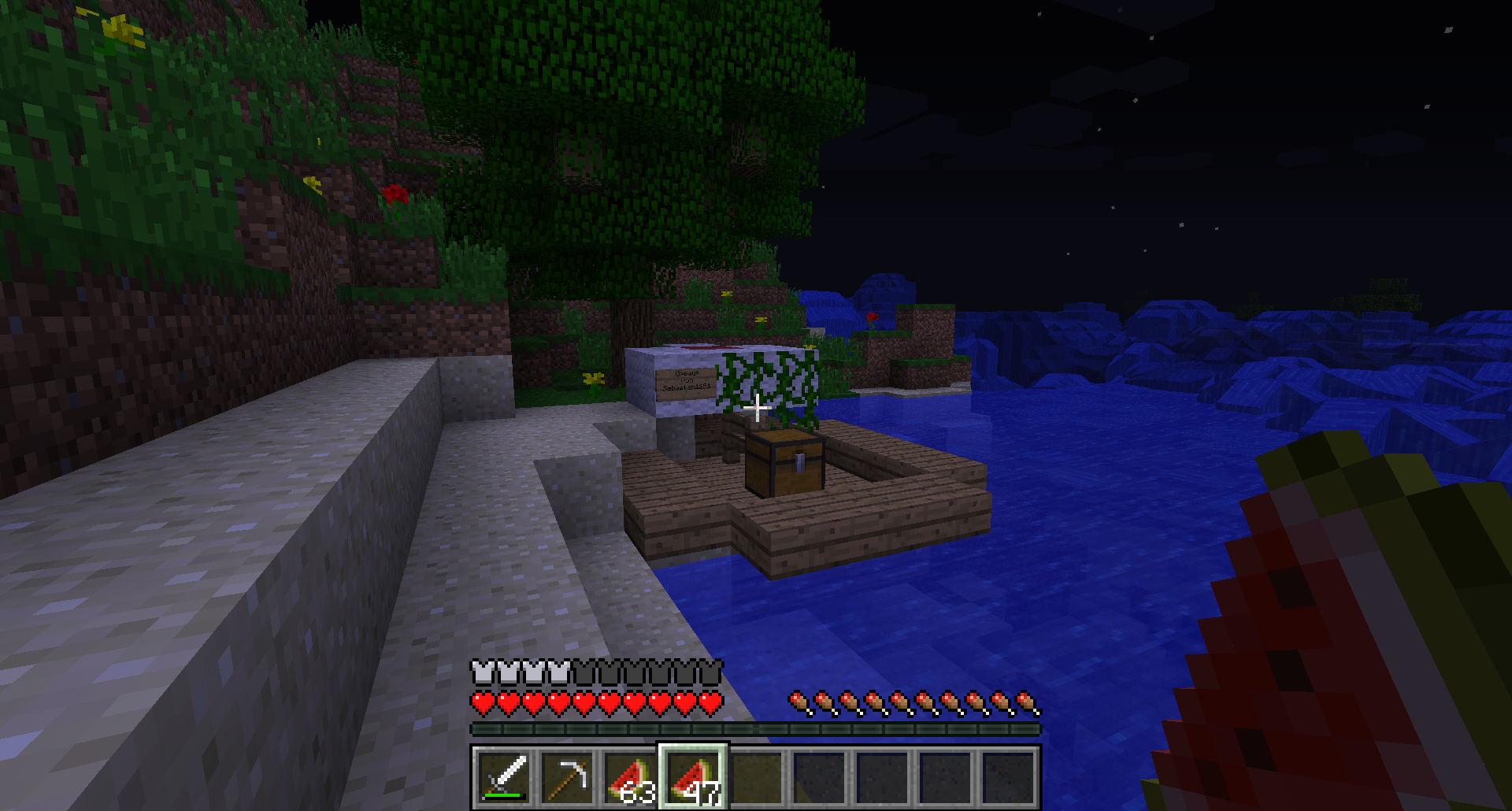Select the pickaxe hotbar slot
Screen dimensions: 1512x811
coord(567,777)
